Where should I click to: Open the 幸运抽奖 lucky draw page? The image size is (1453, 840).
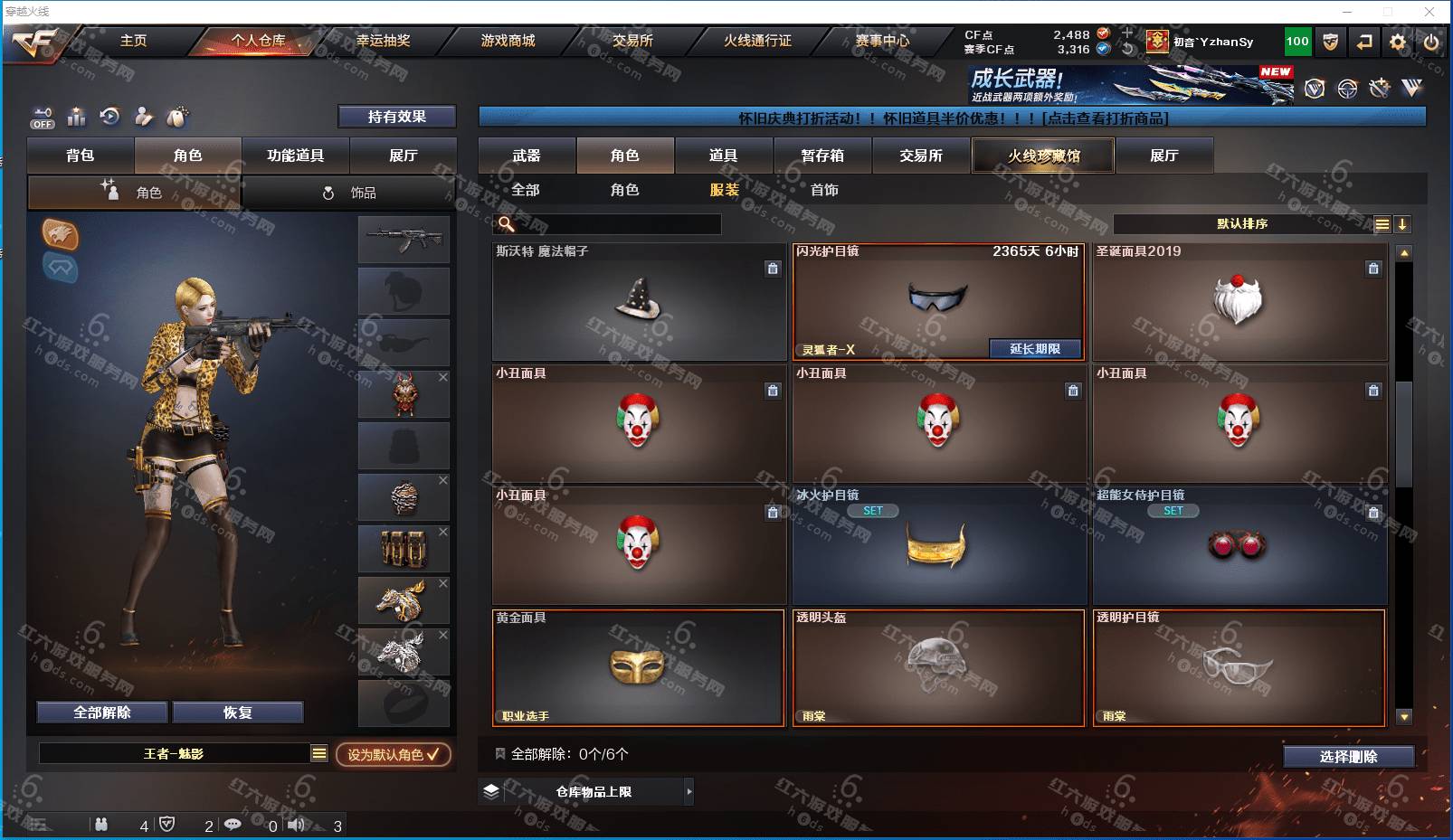point(383,41)
